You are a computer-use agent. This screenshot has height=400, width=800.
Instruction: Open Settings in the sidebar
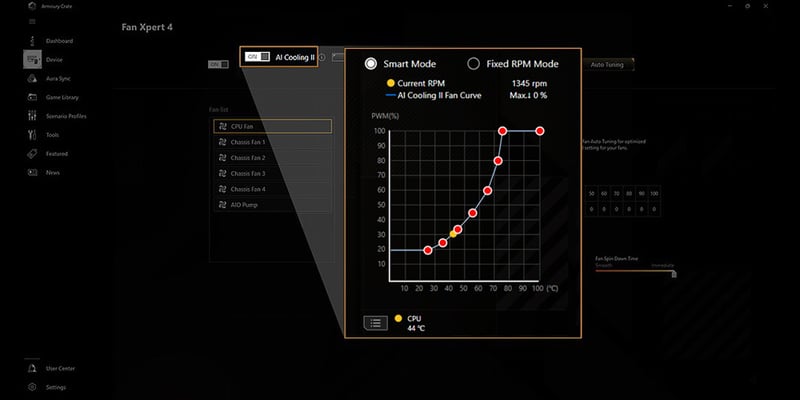(x=55, y=387)
